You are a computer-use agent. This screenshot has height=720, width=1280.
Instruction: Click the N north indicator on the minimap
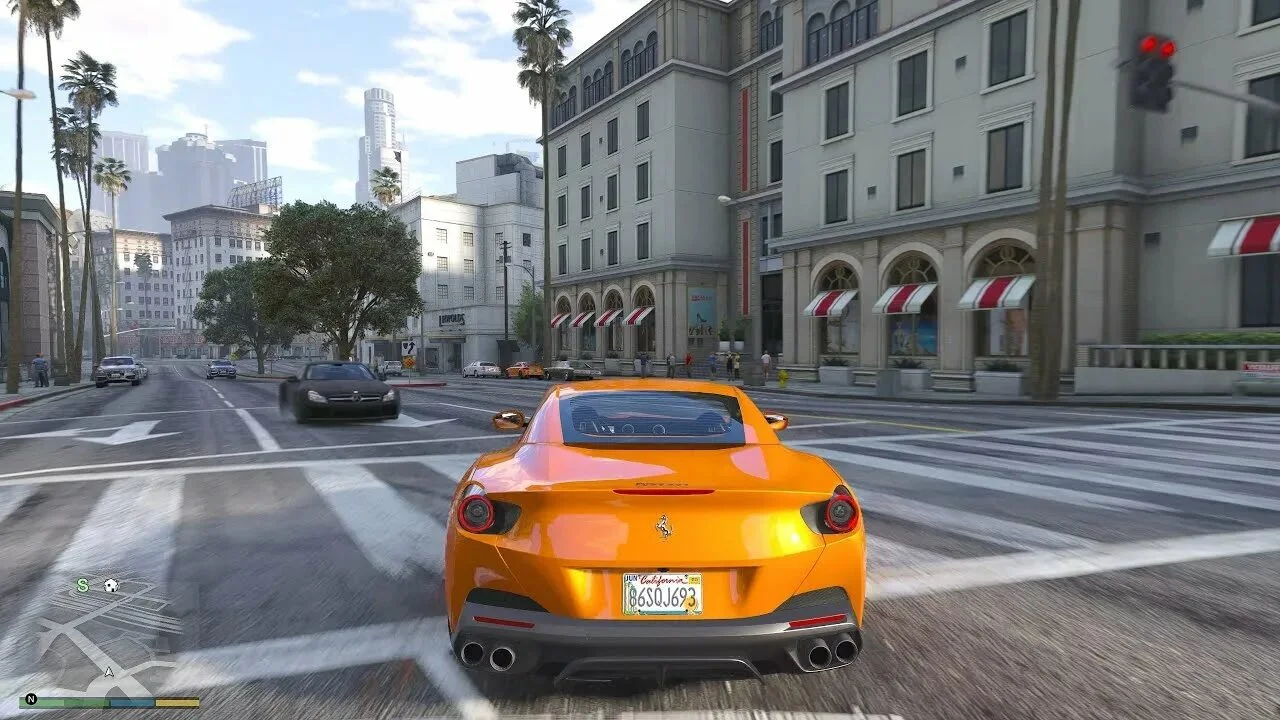30,700
